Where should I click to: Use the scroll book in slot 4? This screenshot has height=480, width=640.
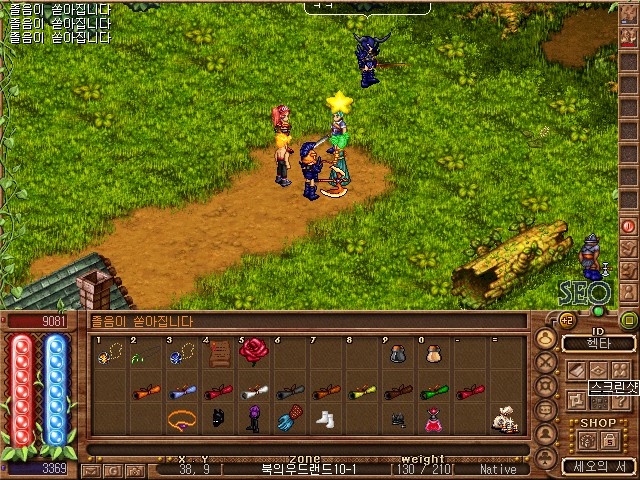click(x=218, y=353)
